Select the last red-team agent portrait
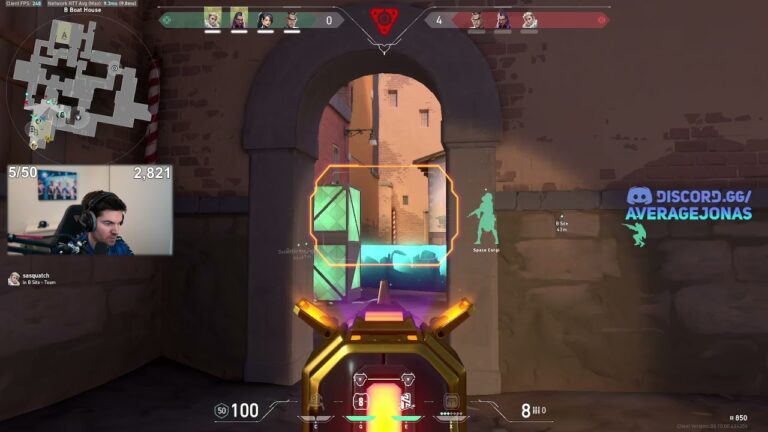The image size is (768, 432). [529, 19]
